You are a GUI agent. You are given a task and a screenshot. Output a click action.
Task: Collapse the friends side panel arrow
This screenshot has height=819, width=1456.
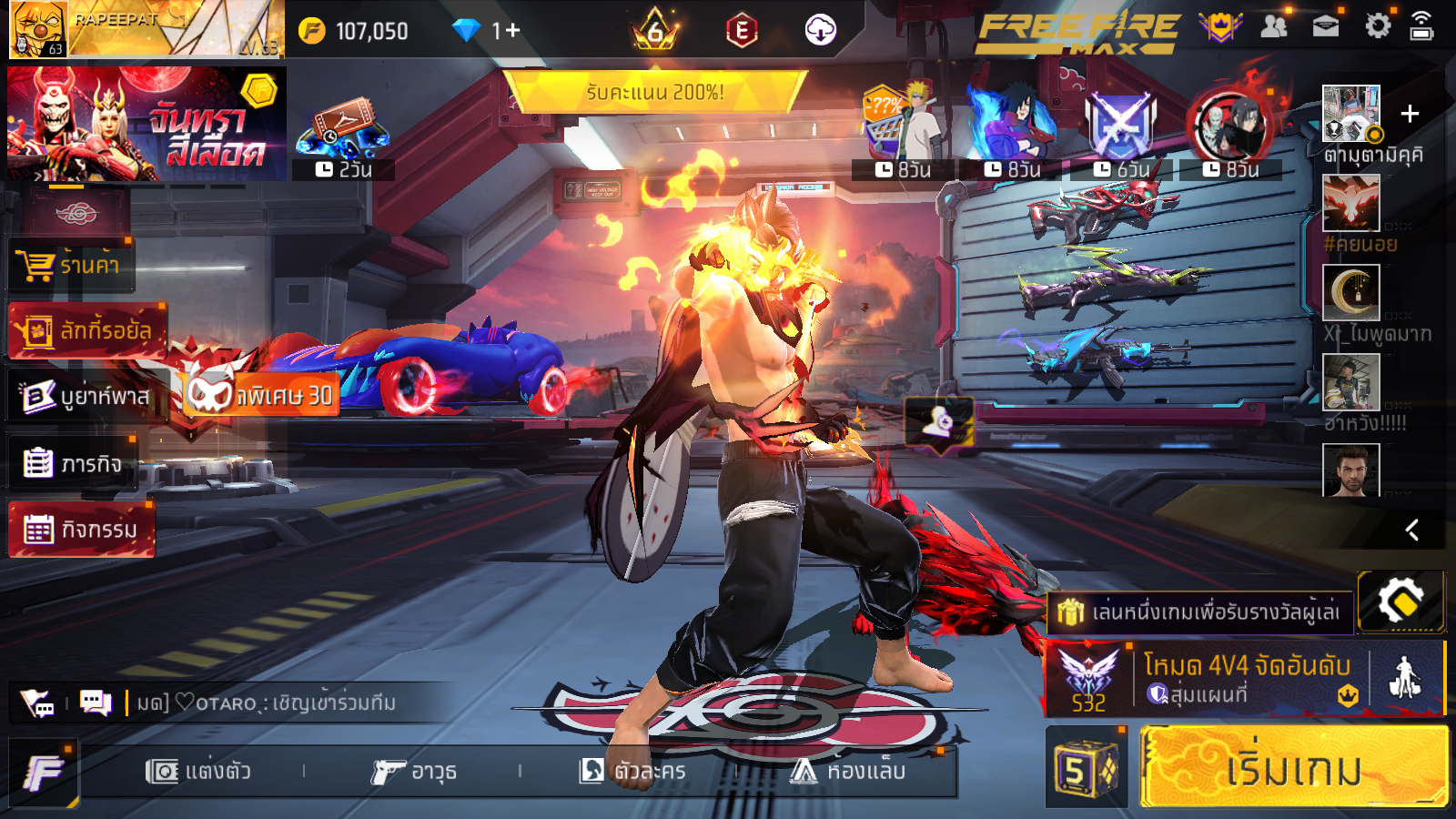click(x=1412, y=530)
